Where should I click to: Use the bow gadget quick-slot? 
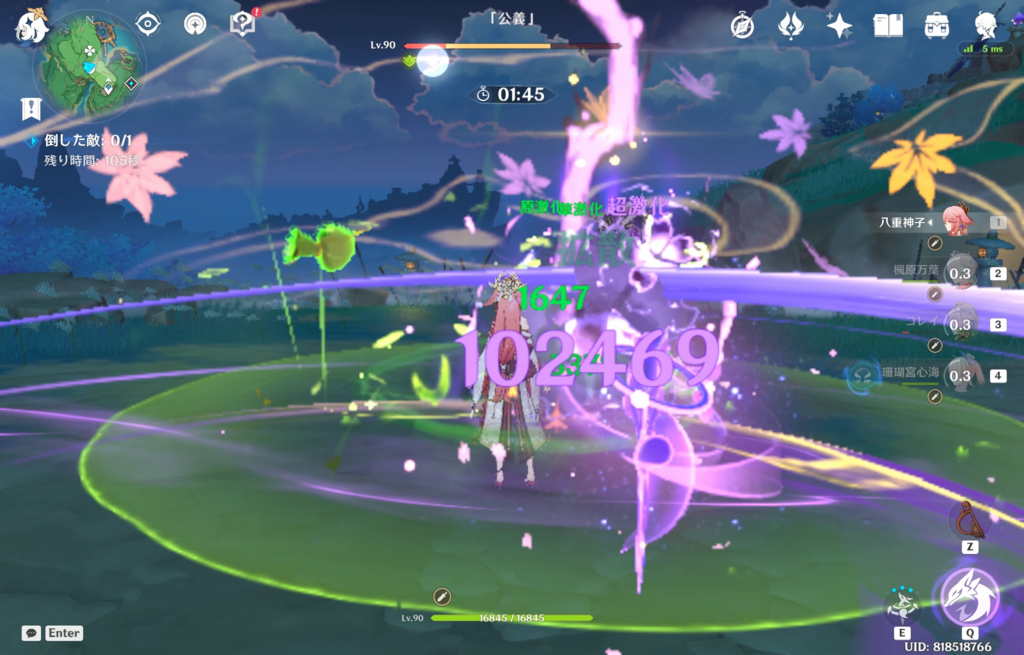click(x=967, y=520)
